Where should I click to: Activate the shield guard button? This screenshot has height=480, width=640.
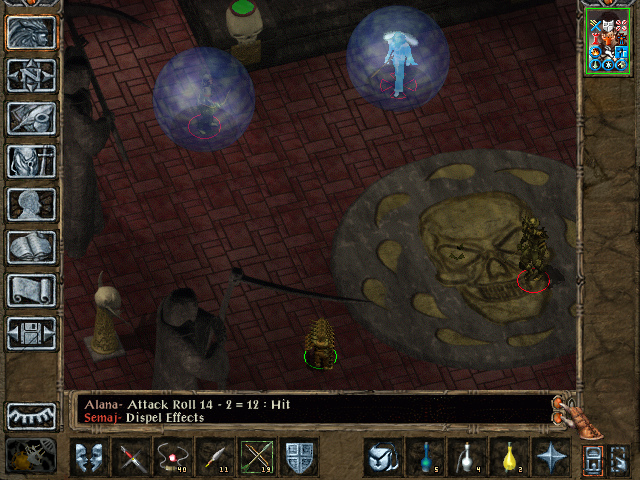(299, 458)
